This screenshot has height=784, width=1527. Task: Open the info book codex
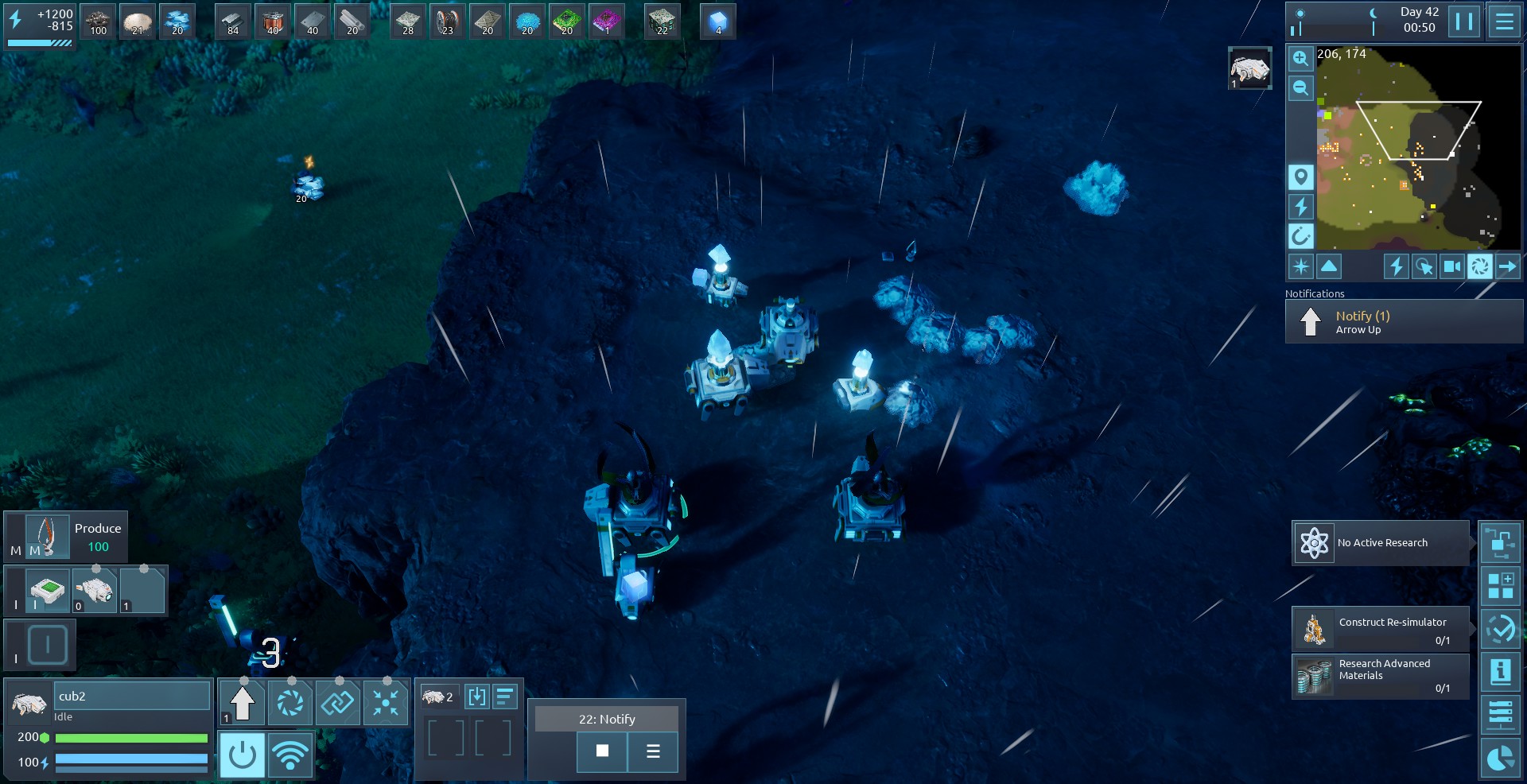[x=1500, y=672]
